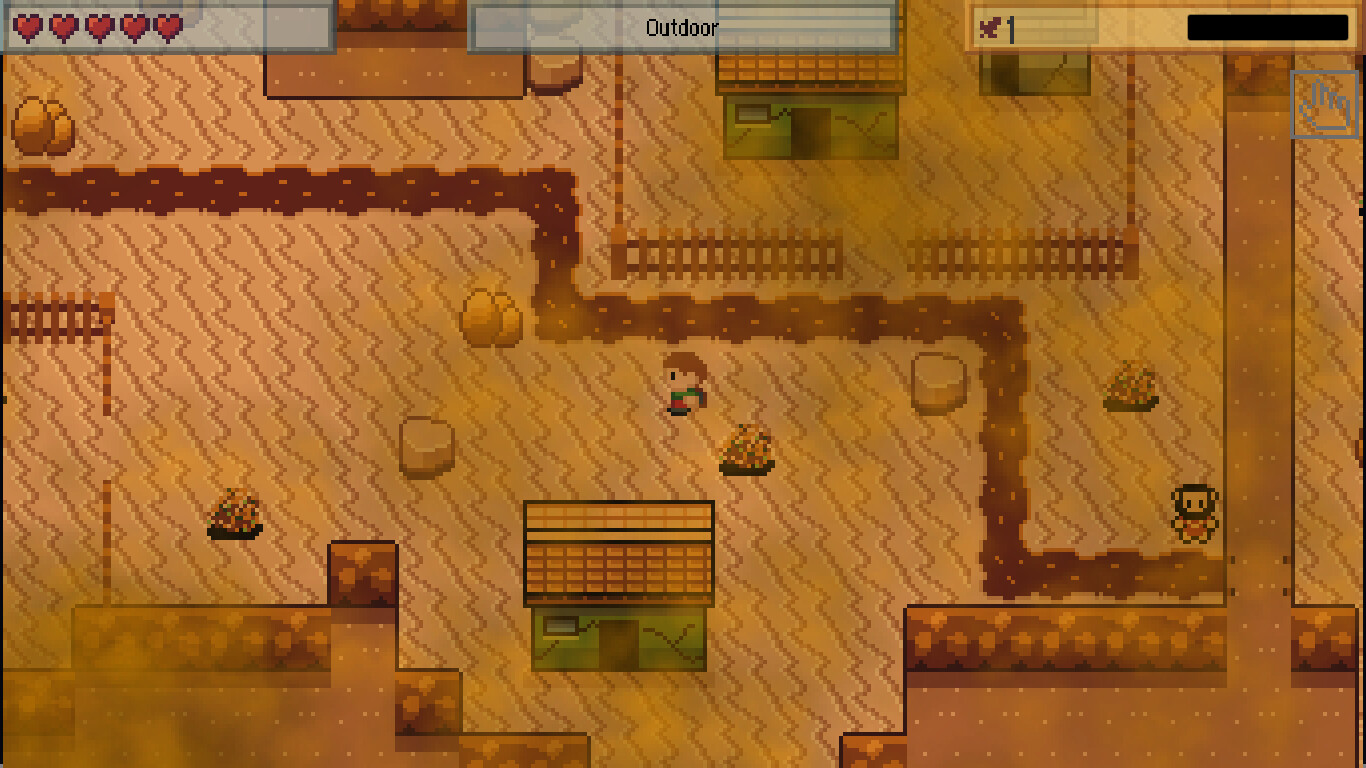The image size is (1366, 768).
Task: Click the black progress bar top-right
Action: click(x=1267, y=27)
